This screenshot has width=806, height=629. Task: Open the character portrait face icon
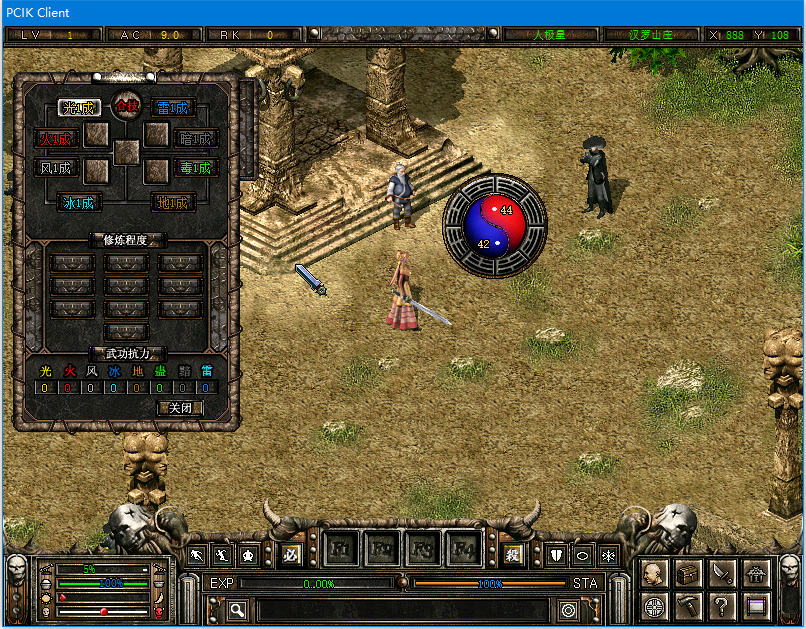click(655, 573)
